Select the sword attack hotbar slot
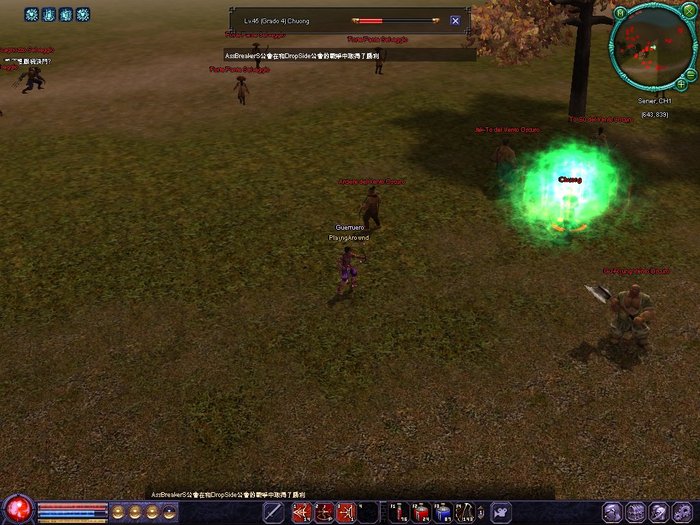Viewport: 700px width, 525px height. [x=273, y=513]
